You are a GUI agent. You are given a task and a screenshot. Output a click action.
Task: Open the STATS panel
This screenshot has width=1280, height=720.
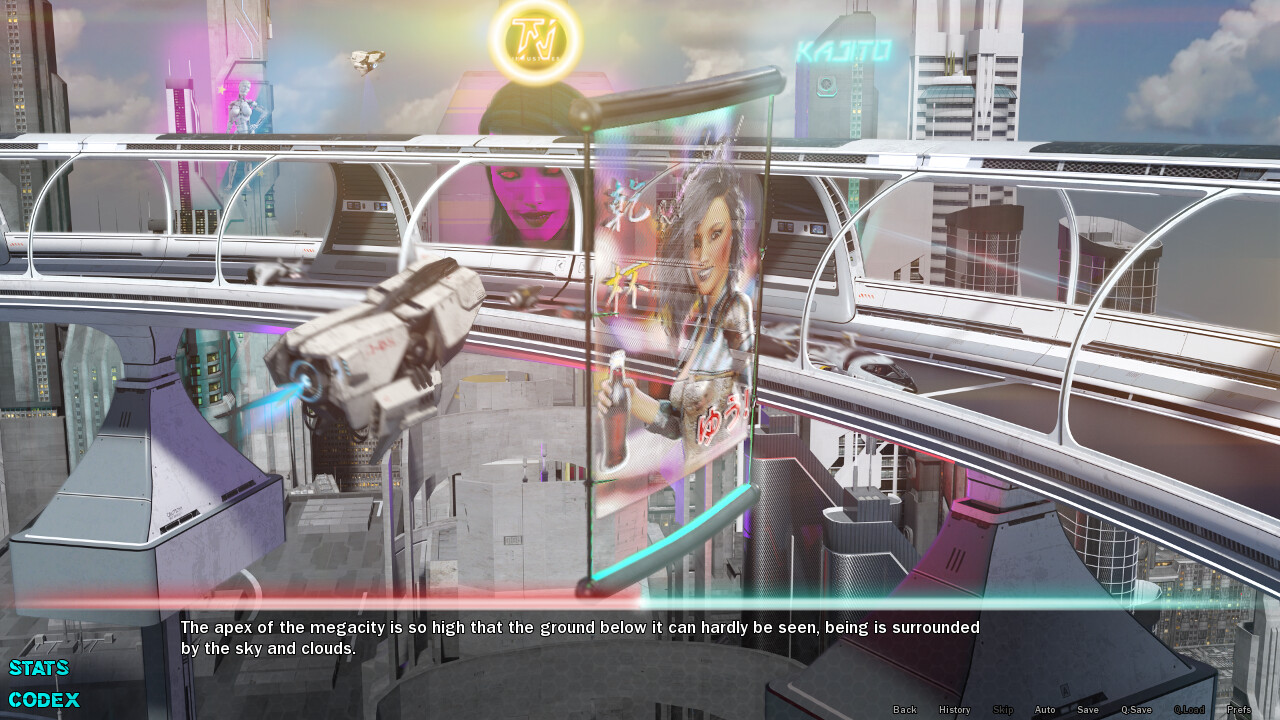pos(39,668)
